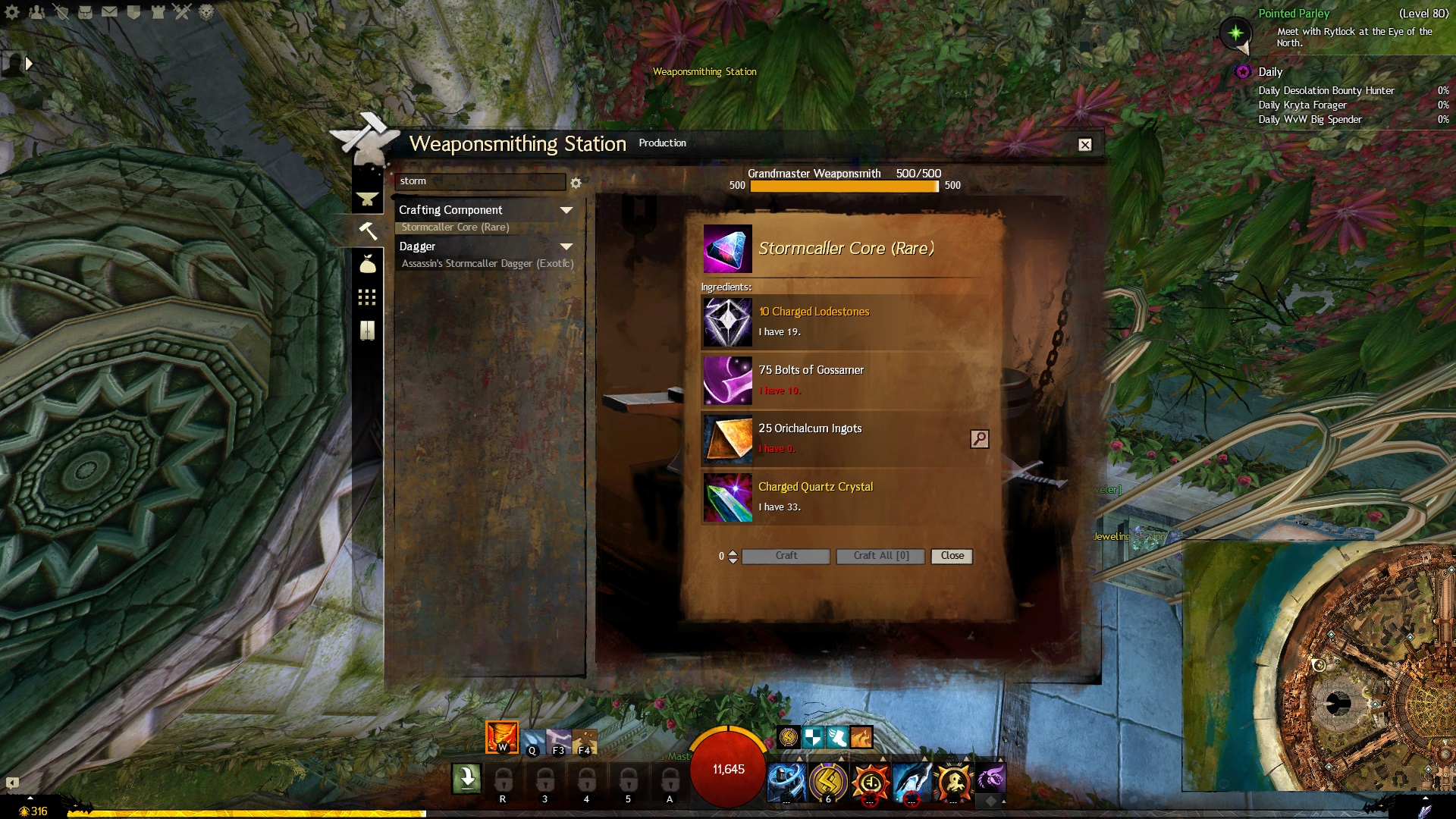Switch to the anvil Discovery tab

[368, 199]
